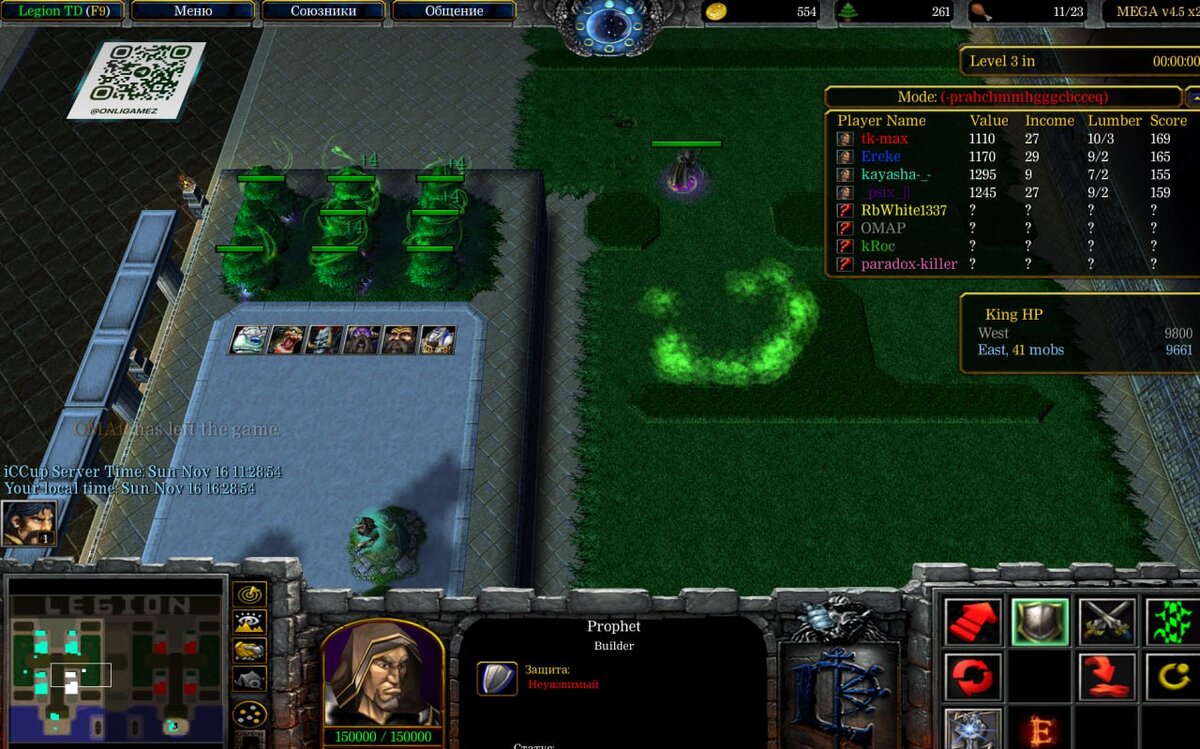Toggle minimap terrain display
Screen dimensions: 1200x749
[249, 622]
